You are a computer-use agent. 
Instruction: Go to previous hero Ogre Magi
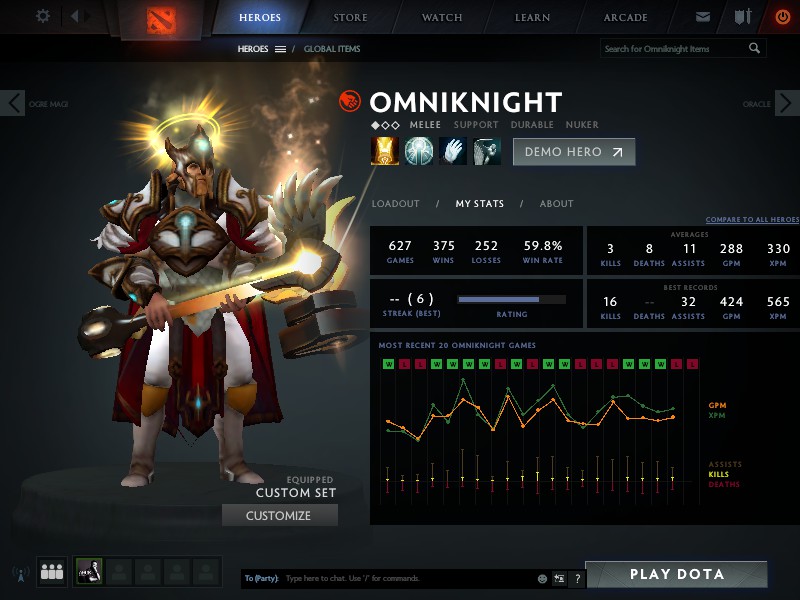pyautogui.click(x=13, y=103)
